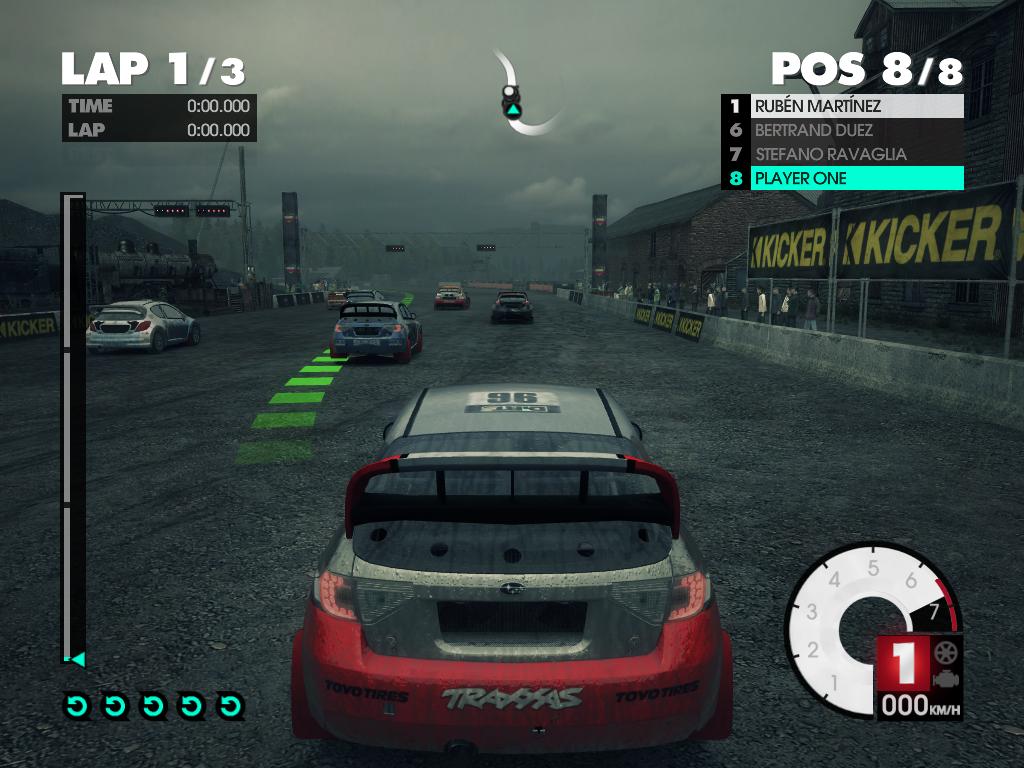Select the highlighted Player One row
Screen dimensions: 1024x768
[842, 178]
